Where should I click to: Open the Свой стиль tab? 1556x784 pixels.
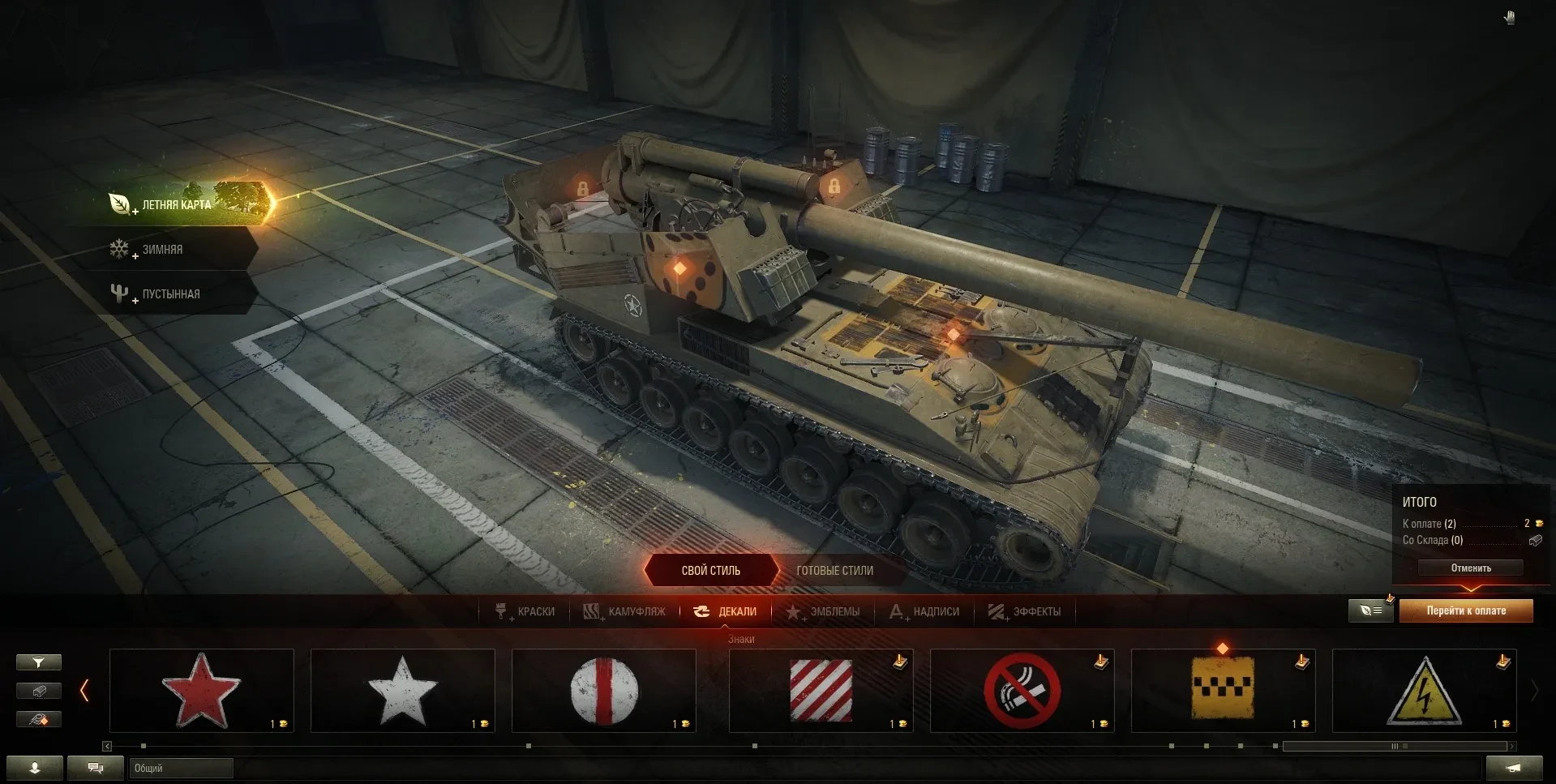[x=710, y=571]
